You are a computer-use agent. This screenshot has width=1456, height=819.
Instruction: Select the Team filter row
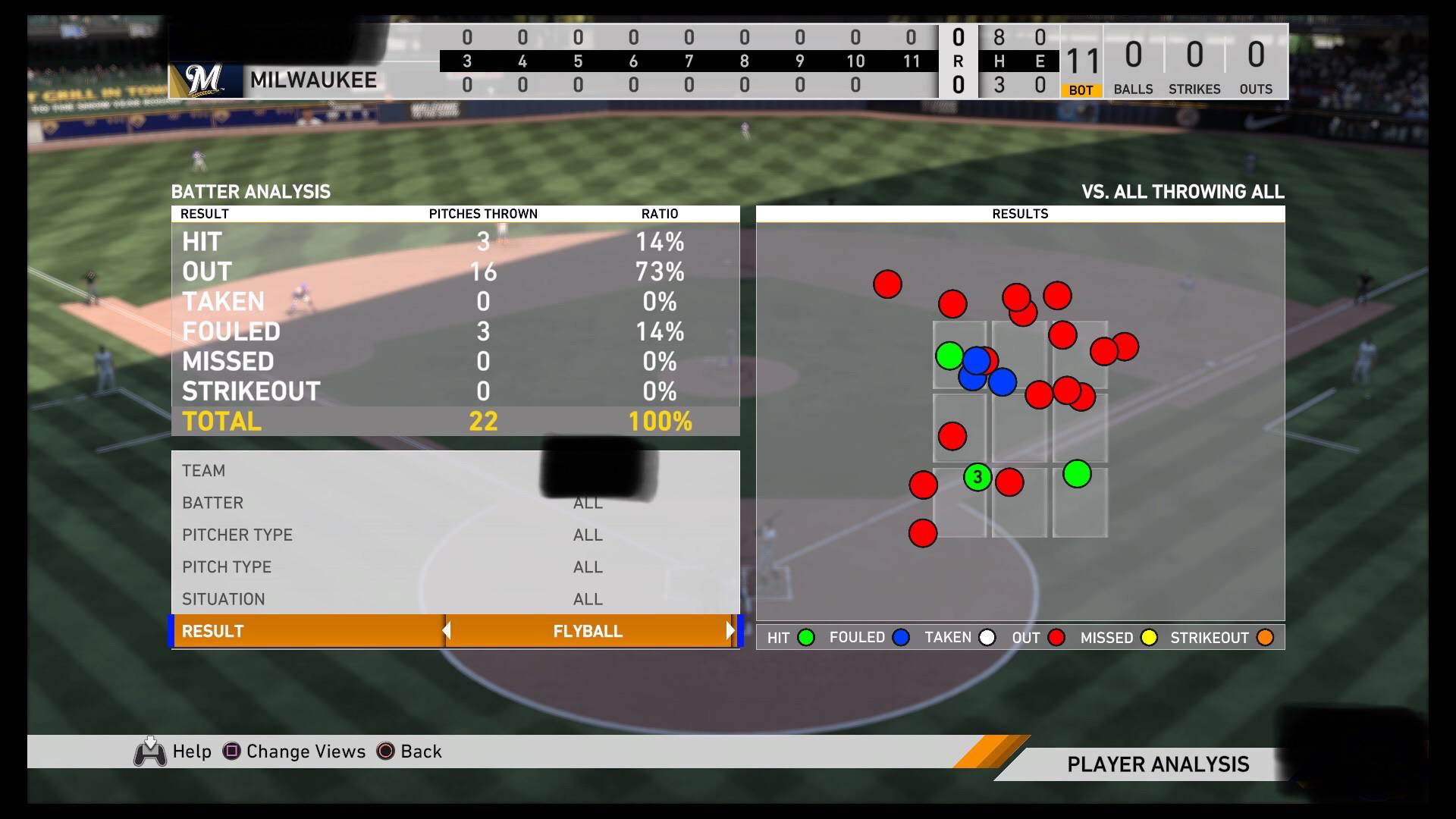[455, 470]
